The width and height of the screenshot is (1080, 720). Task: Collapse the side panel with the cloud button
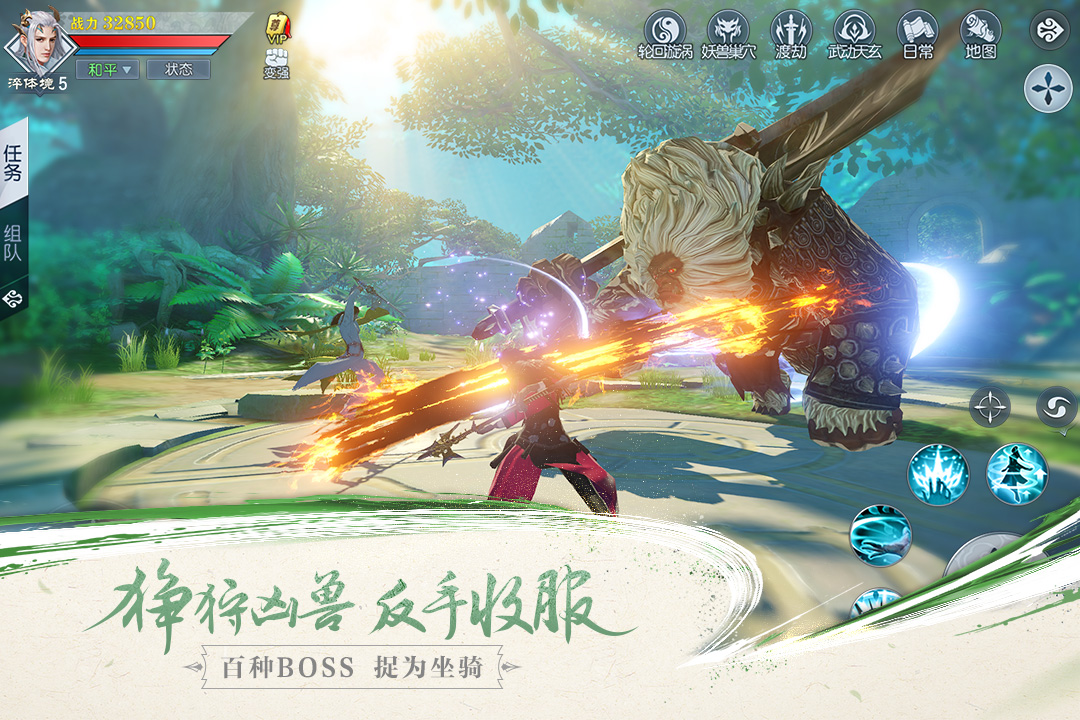coord(13,297)
